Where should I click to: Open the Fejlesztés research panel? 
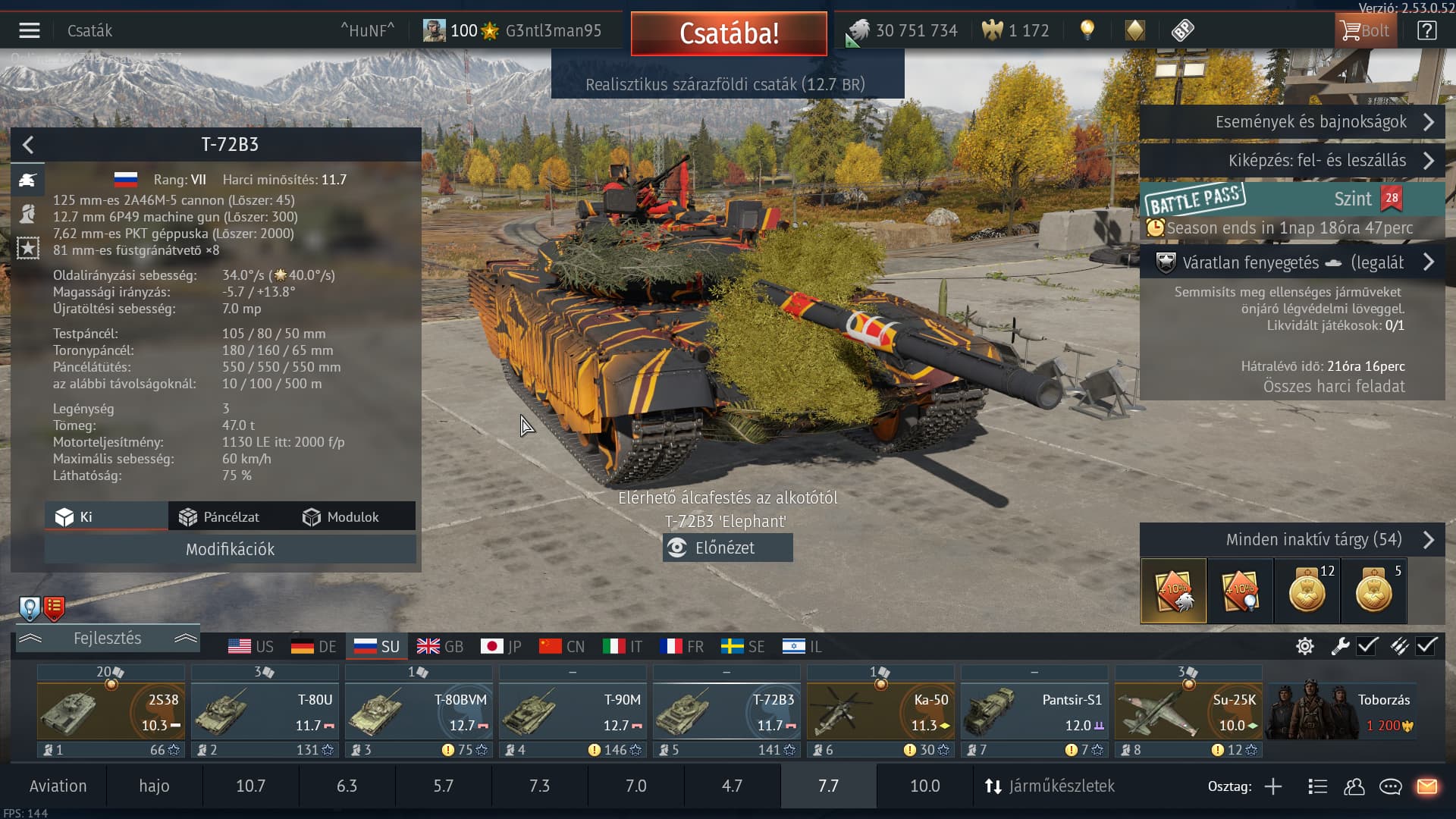coord(107,639)
